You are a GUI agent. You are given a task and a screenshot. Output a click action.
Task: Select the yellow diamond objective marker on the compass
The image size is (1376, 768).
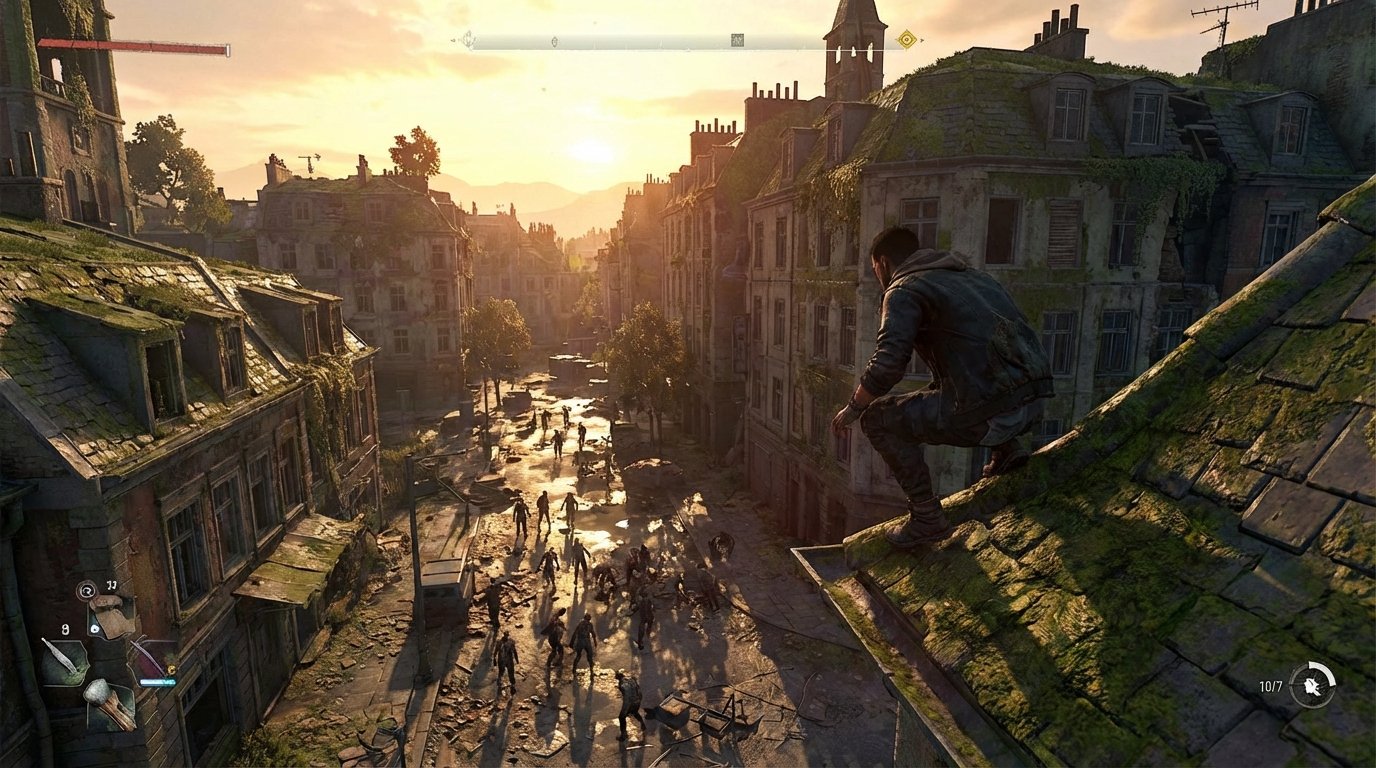pos(906,38)
